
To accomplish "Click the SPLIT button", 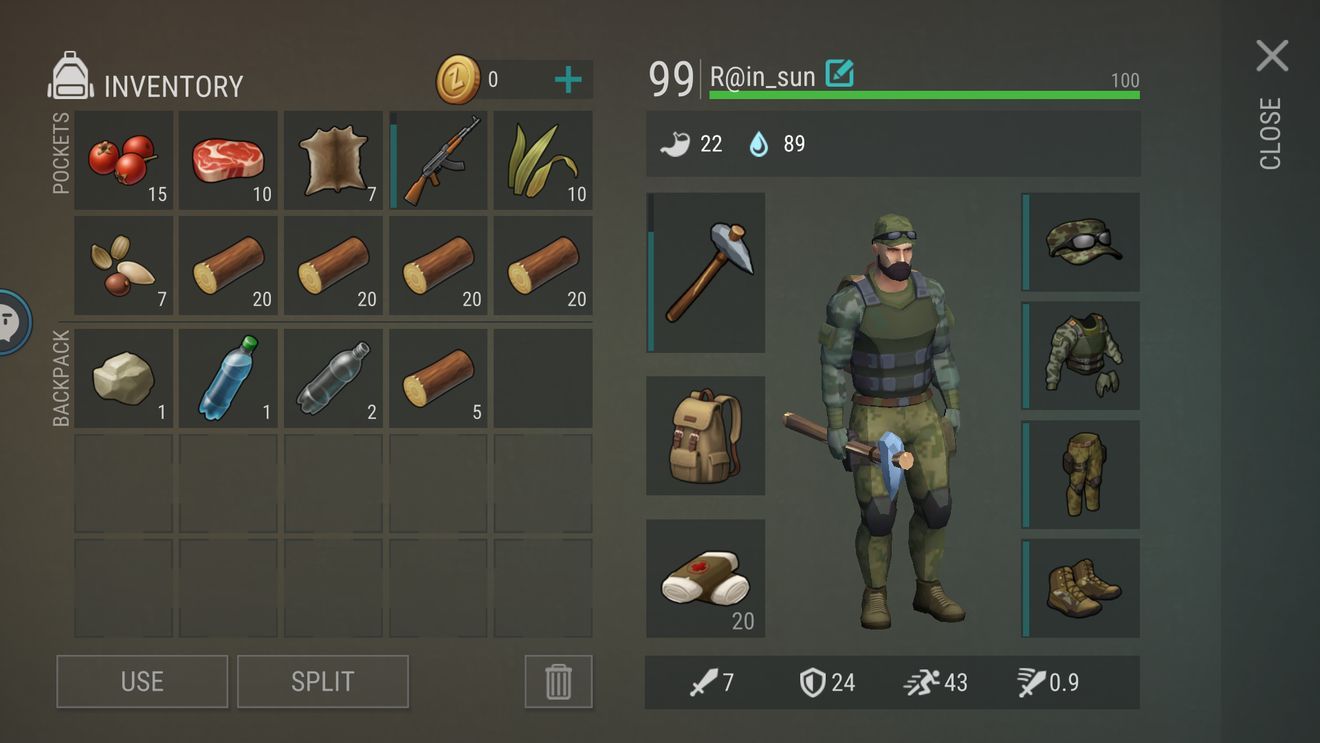I will (323, 682).
